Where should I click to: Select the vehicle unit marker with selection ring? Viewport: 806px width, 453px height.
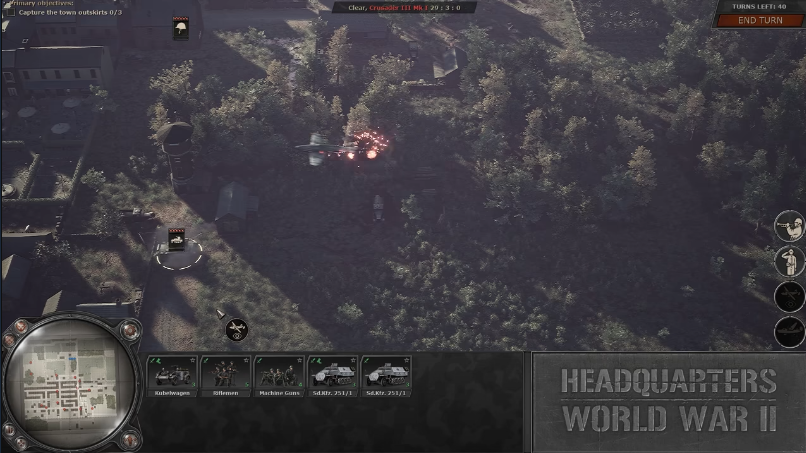tap(177, 240)
